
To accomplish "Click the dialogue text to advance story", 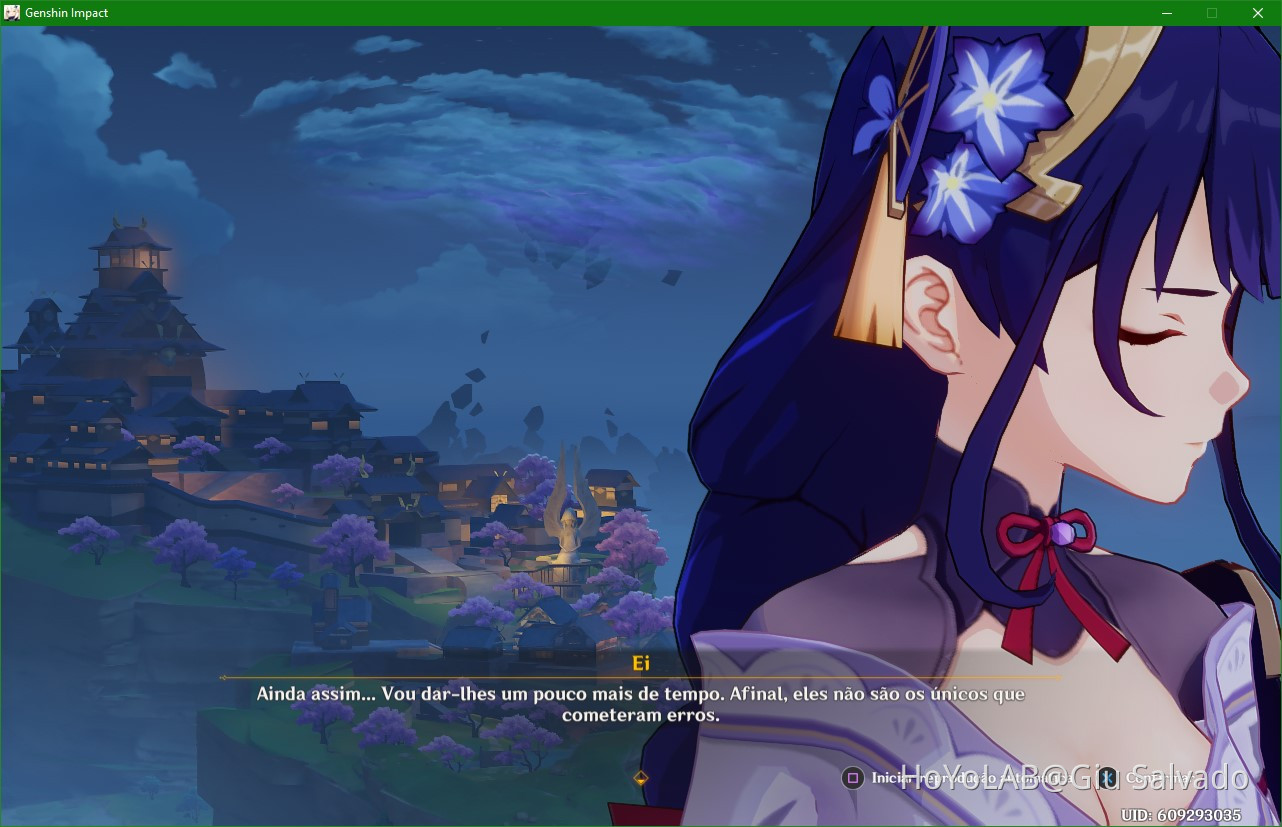I will pos(640,703).
